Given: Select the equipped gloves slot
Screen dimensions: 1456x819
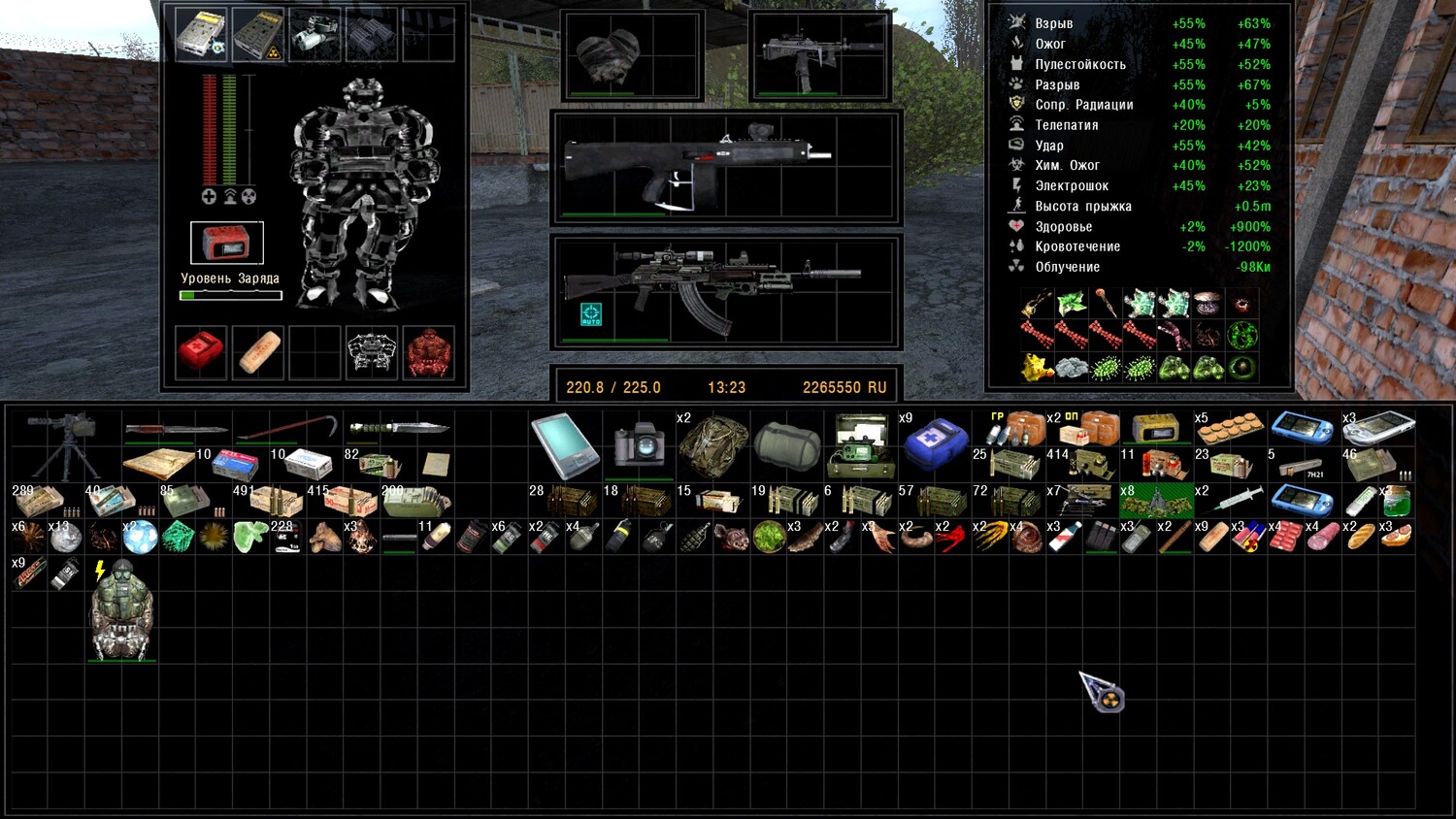Looking at the screenshot, I should (x=609, y=54).
